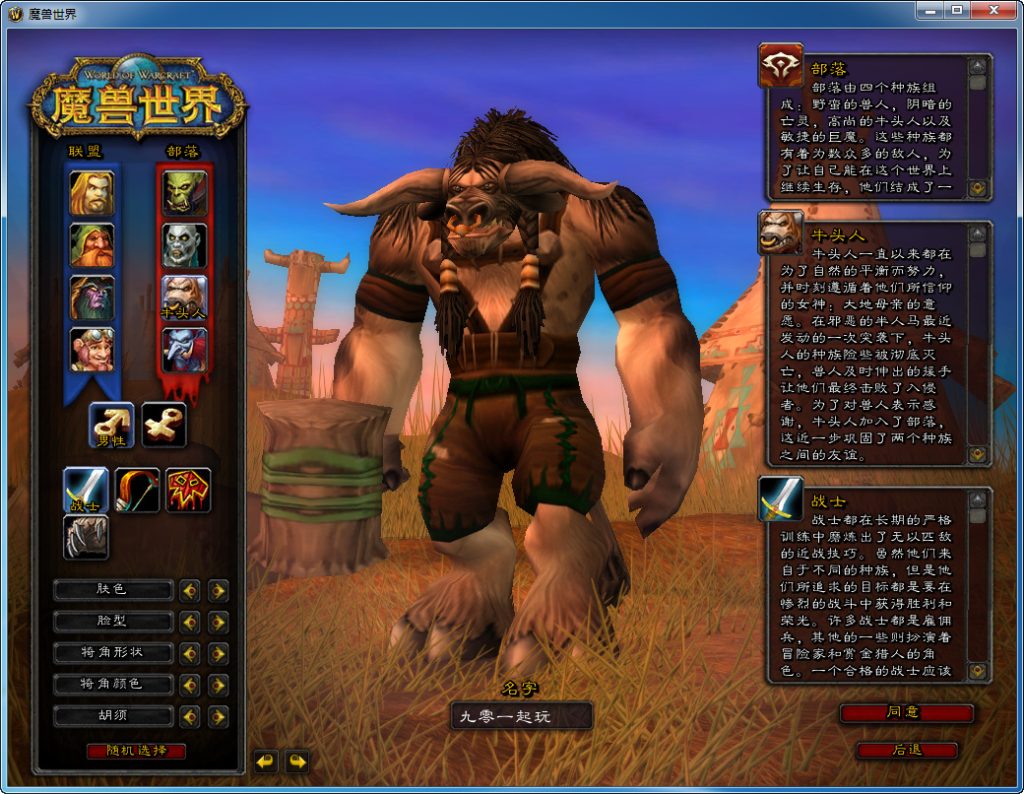The height and width of the screenshot is (794, 1024).
Task: Select the Human race portrait
Action: (91, 193)
